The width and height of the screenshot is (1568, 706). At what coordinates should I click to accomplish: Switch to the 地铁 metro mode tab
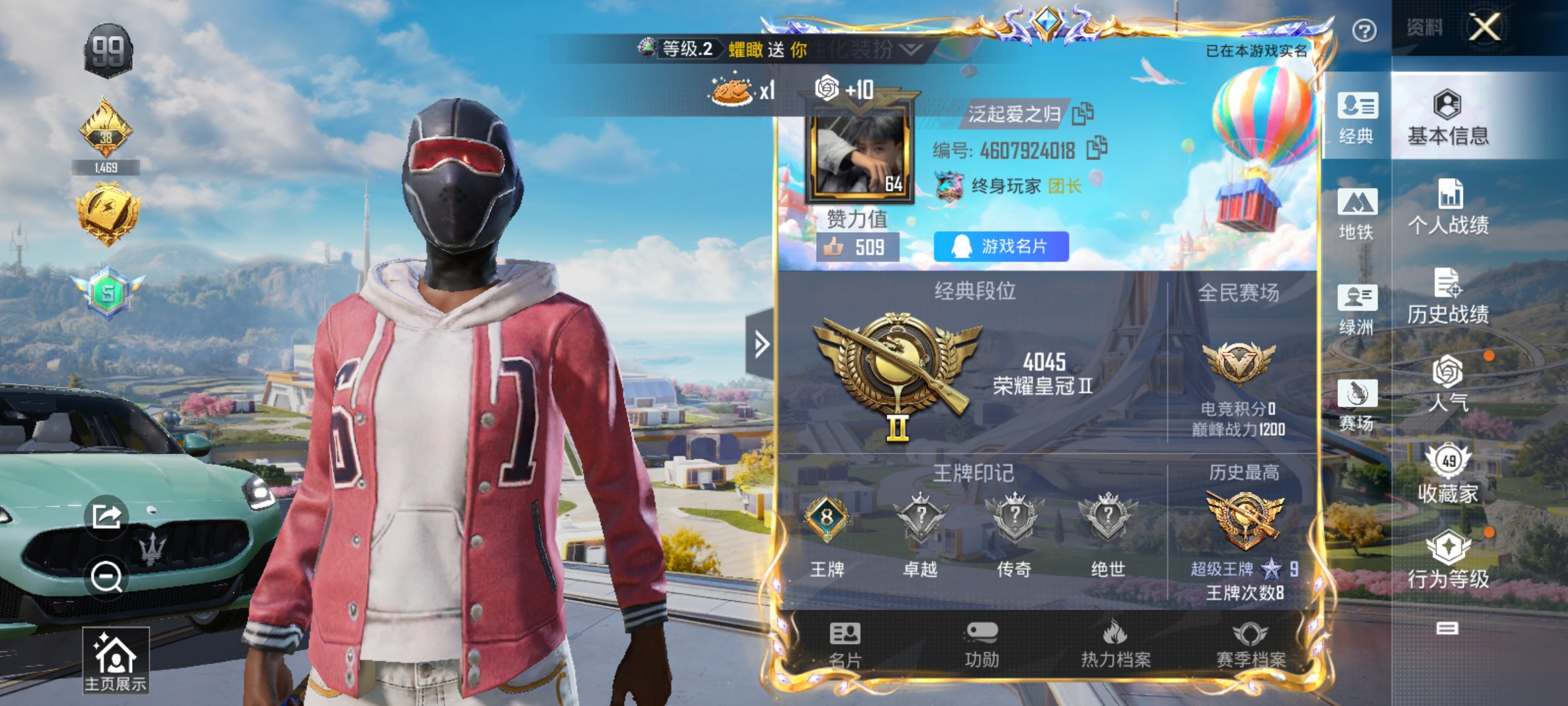(1357, 214)
